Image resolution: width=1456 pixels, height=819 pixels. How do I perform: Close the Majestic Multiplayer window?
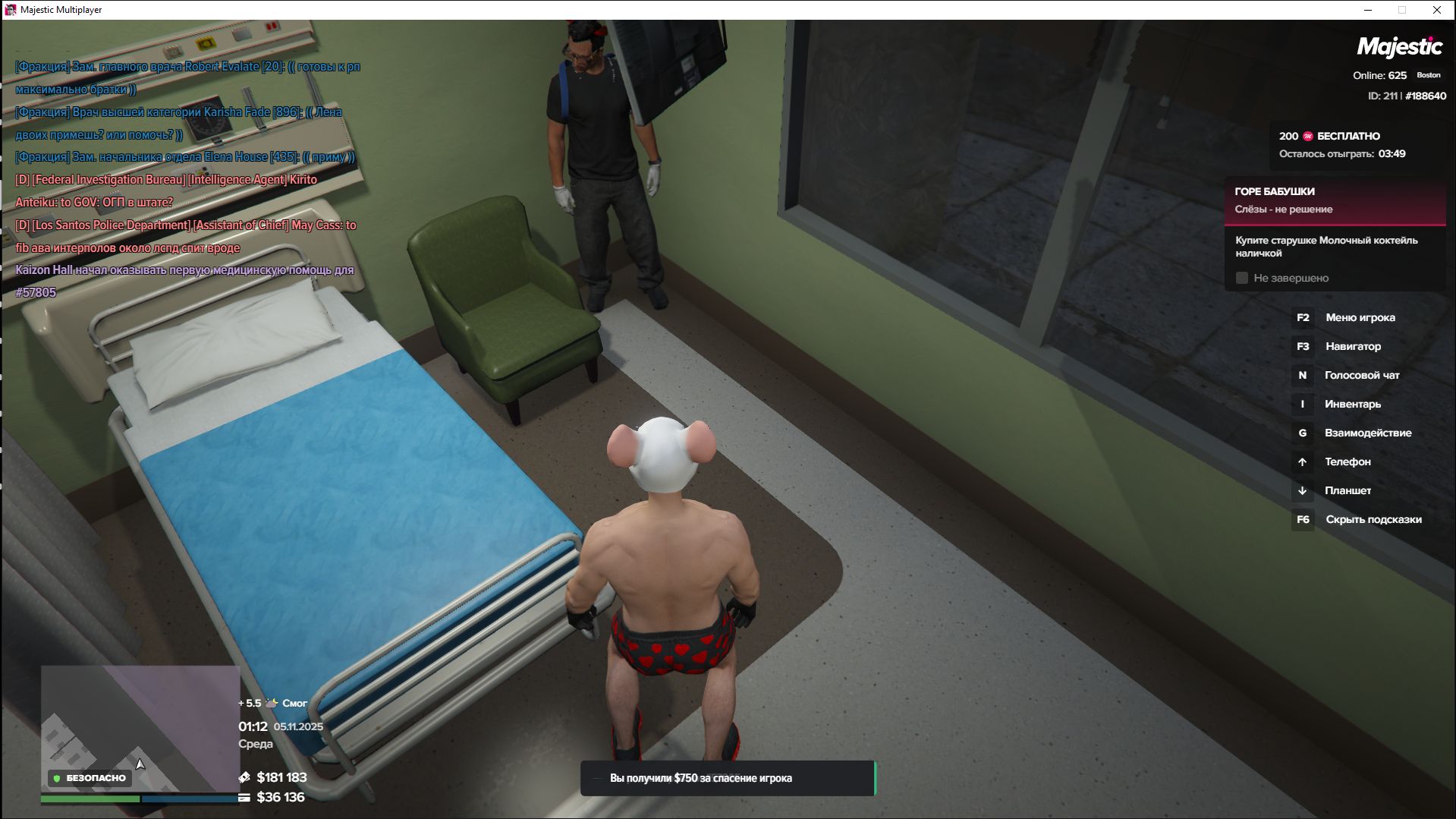(x=1436, y=10)
